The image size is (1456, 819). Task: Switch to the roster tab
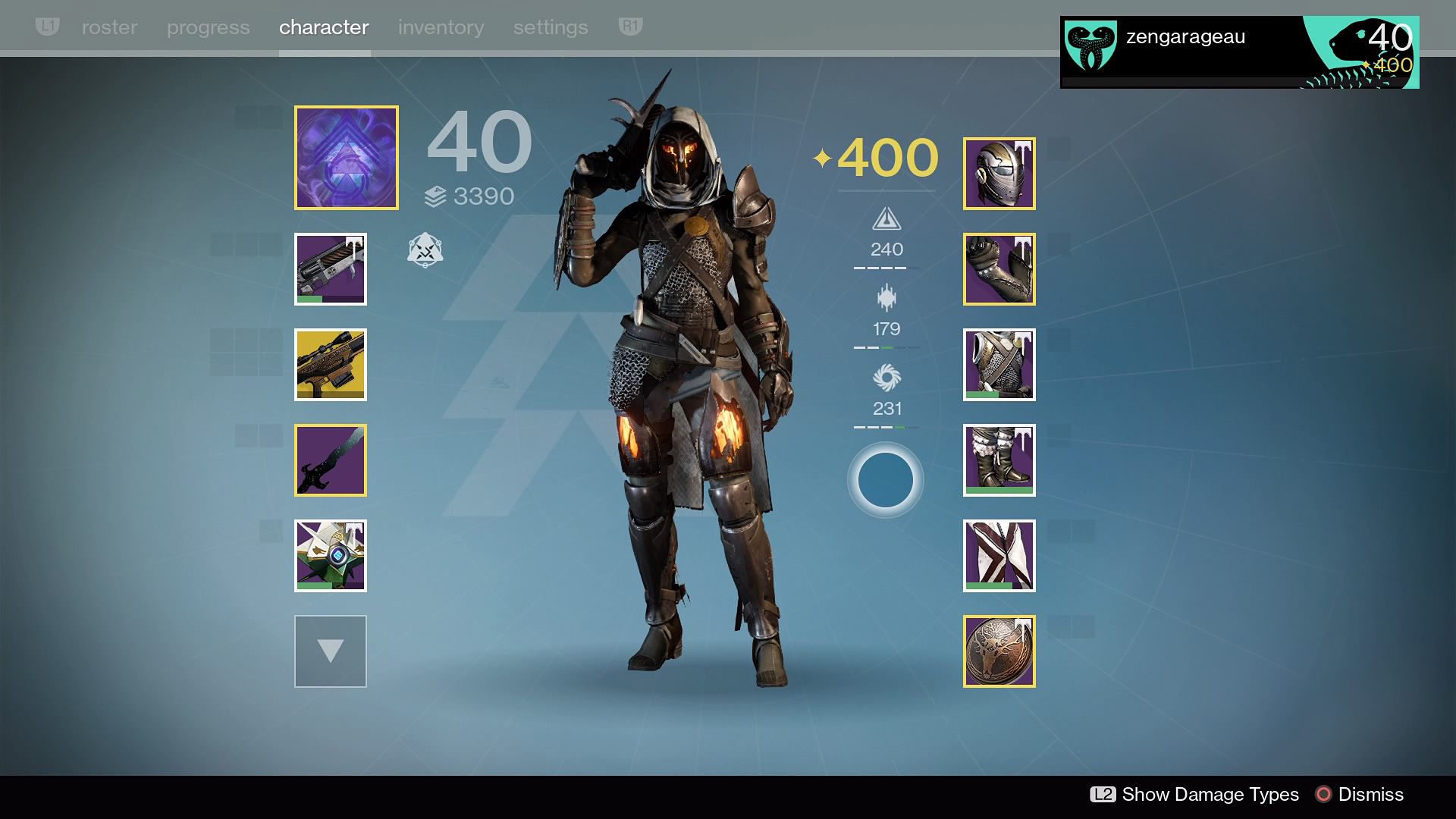coord(109,27)
